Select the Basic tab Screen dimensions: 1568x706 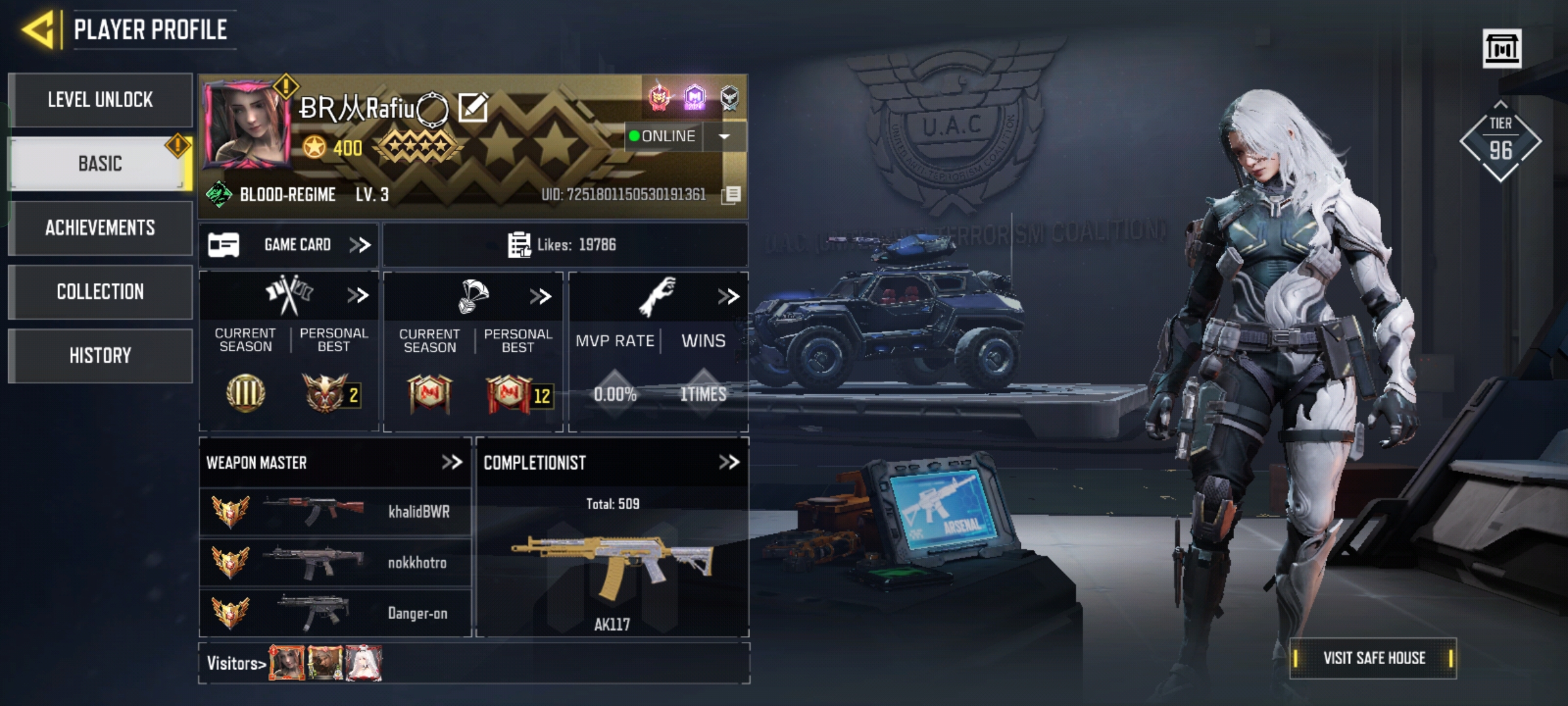pyautogui.click(x=100, y=163)
